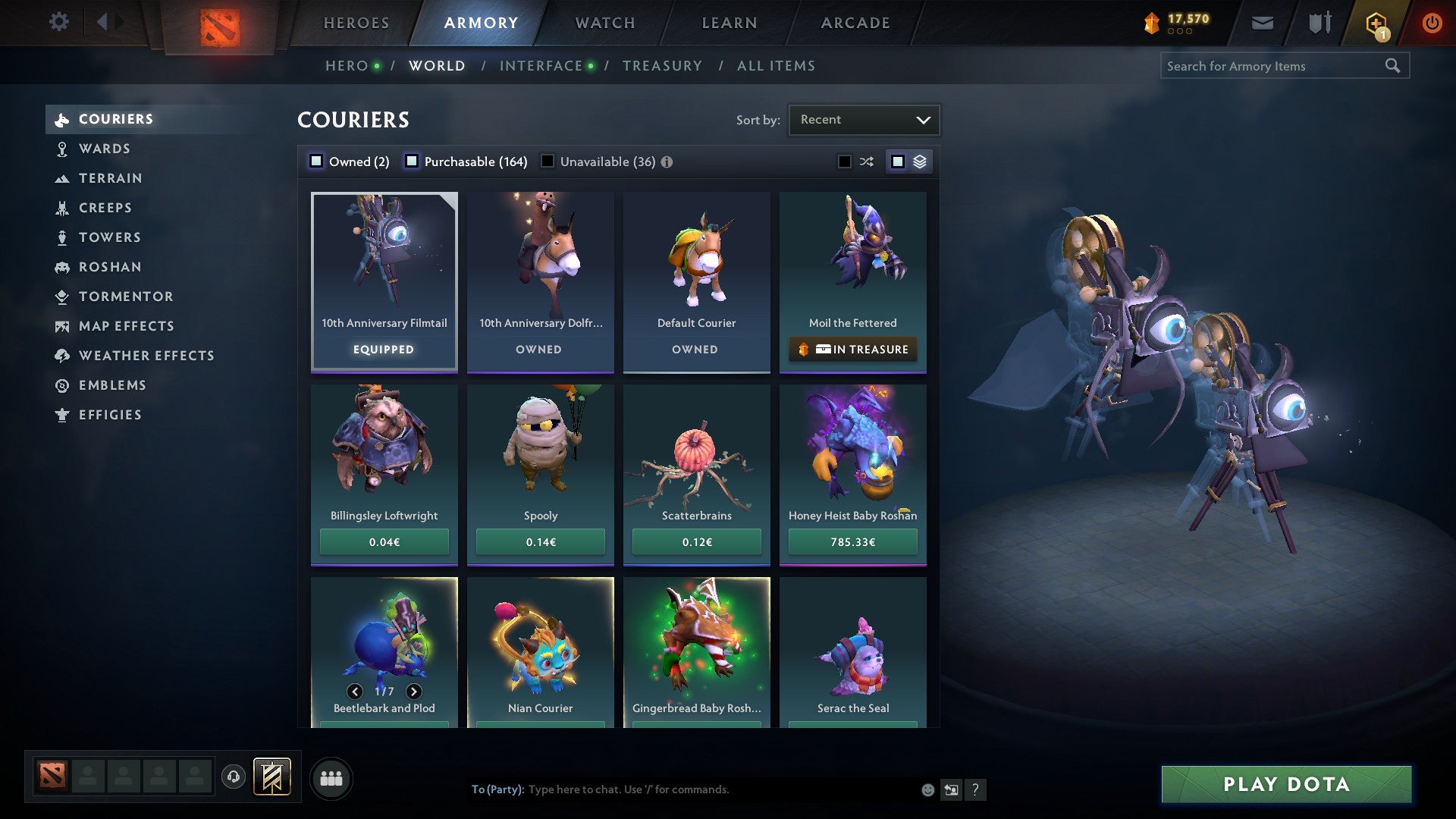Open the mail inbox icon
The image size is (1456, 819).
pyautogui.click(x=1262, y=23)
